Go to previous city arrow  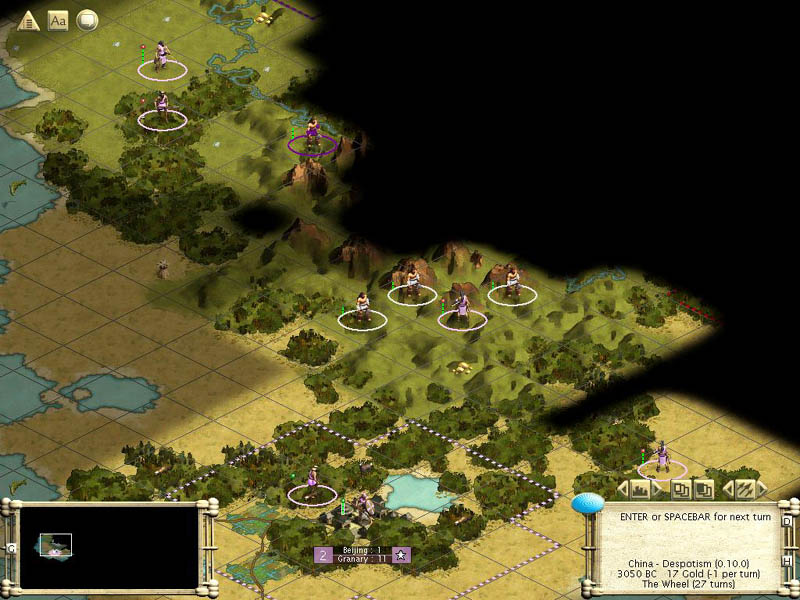click(622, 489)
